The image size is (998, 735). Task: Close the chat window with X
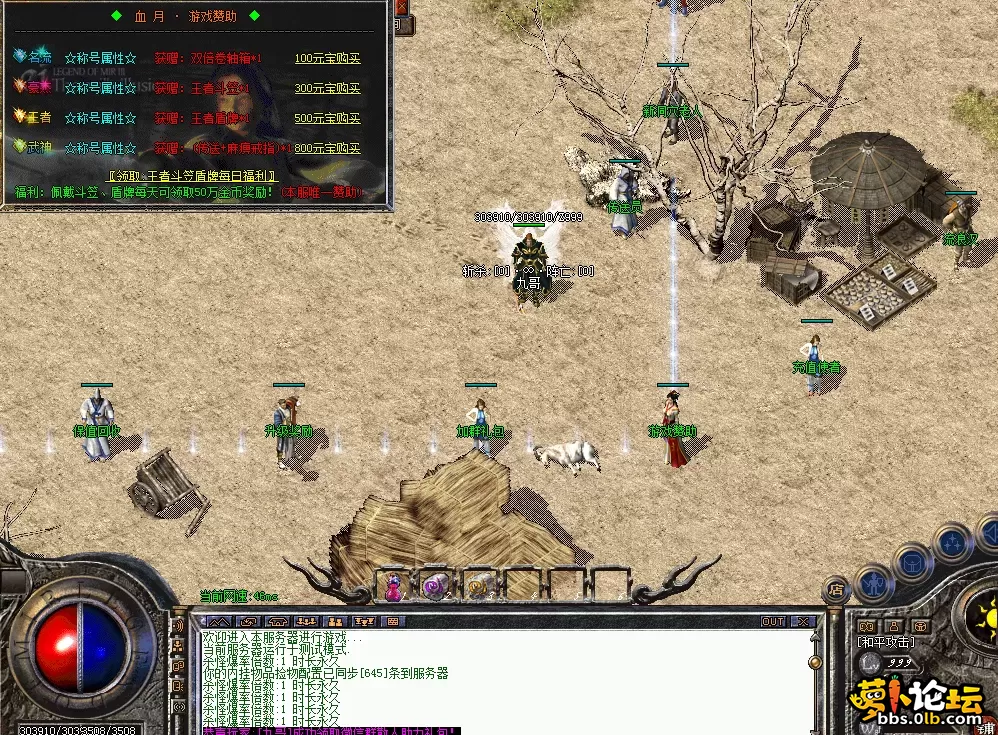point(803,622)
